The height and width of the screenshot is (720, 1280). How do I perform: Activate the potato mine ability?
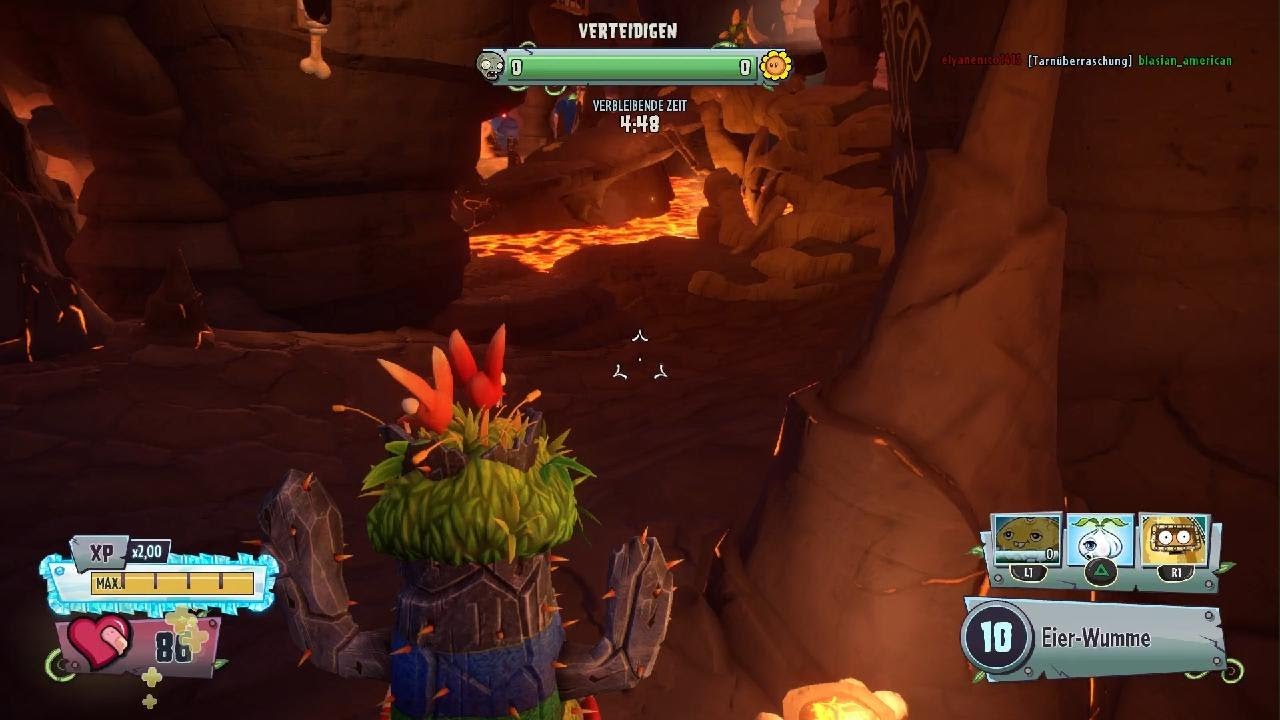click(1027, 541)
